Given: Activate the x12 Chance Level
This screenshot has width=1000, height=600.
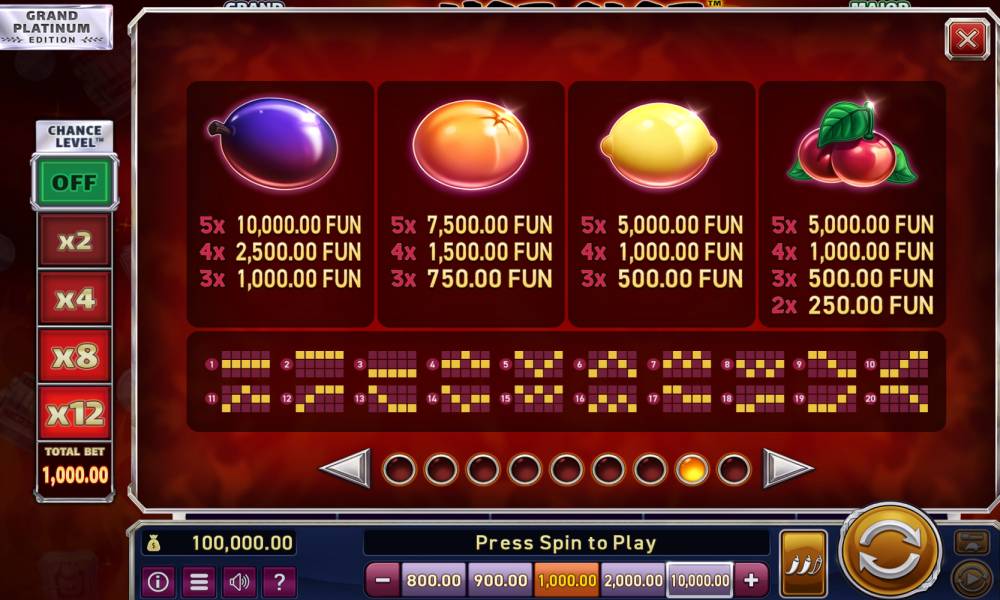Looking at the screenshot, I should point(75,412).
